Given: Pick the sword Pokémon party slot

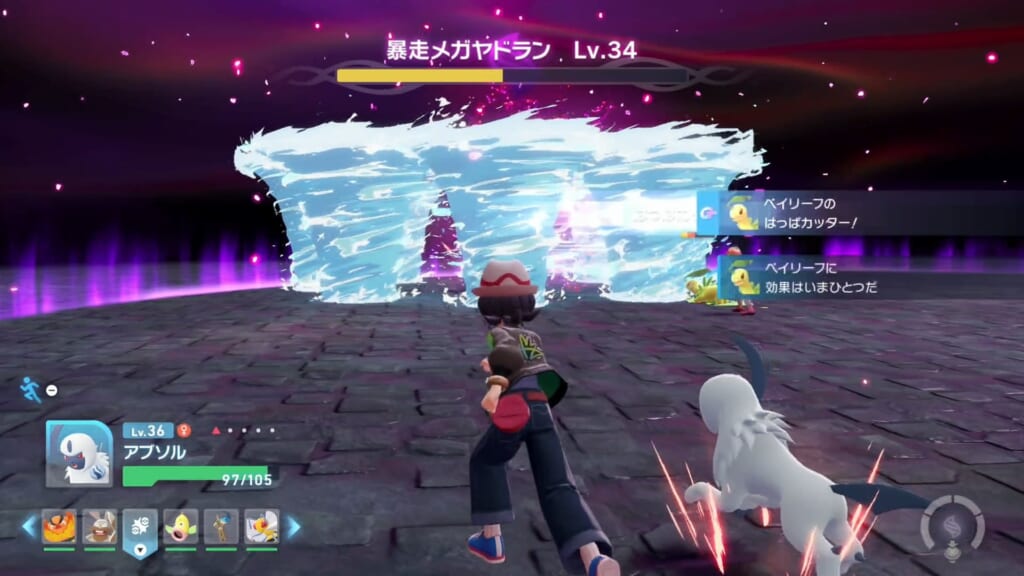Looking at the screenshot, I should [x=221, y=526].
